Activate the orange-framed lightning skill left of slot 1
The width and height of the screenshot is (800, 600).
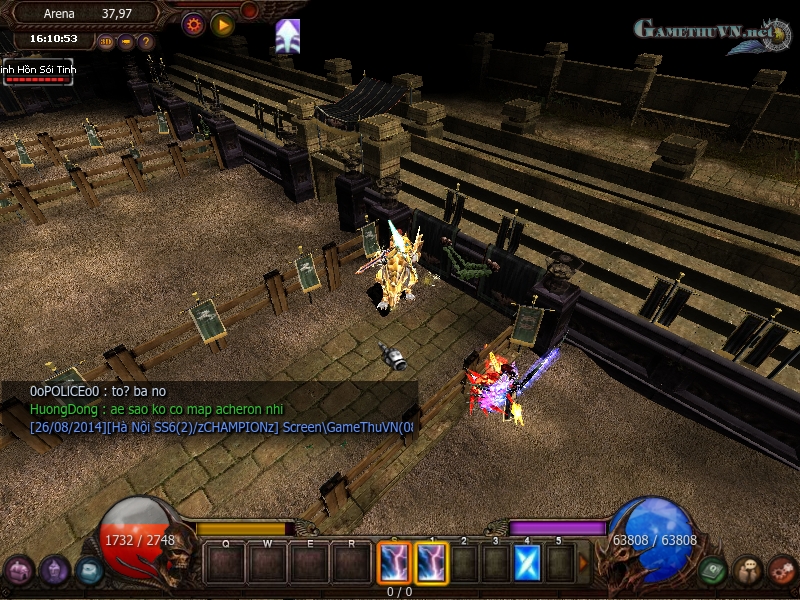click(393, 562)
